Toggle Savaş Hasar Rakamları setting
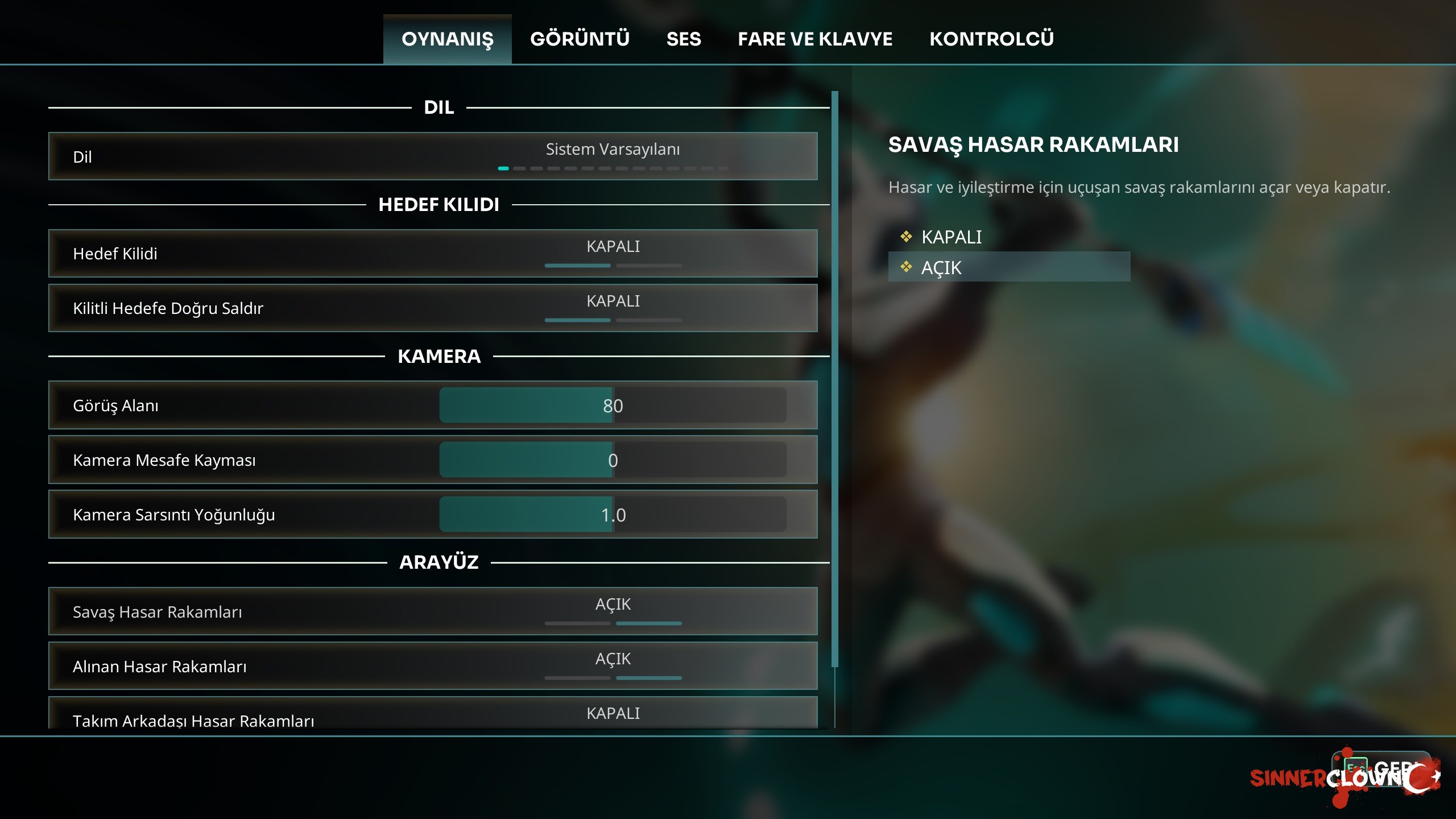 (x=613, y=611)
